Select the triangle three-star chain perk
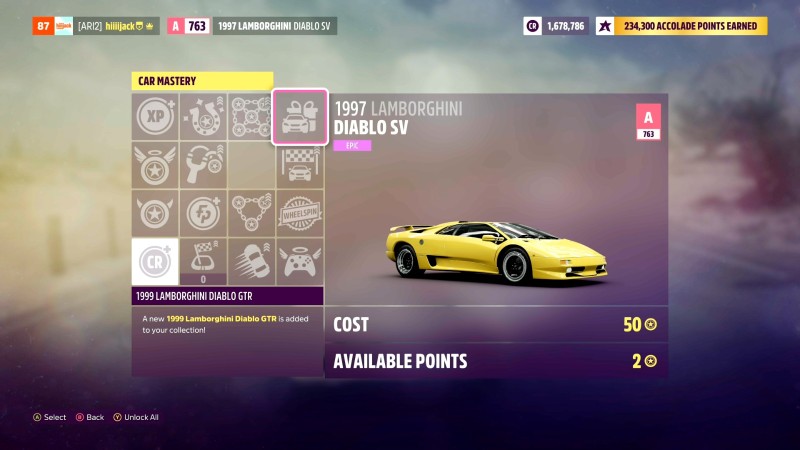 [251, 212]
